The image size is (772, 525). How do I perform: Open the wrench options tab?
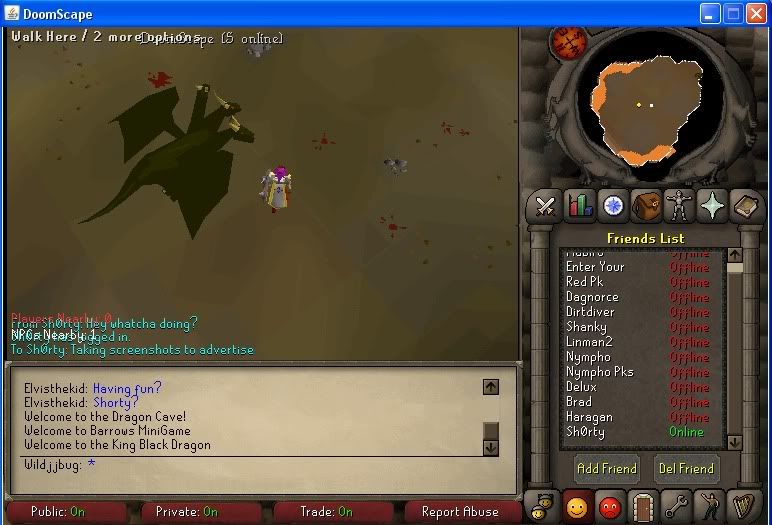pos(677,507)
